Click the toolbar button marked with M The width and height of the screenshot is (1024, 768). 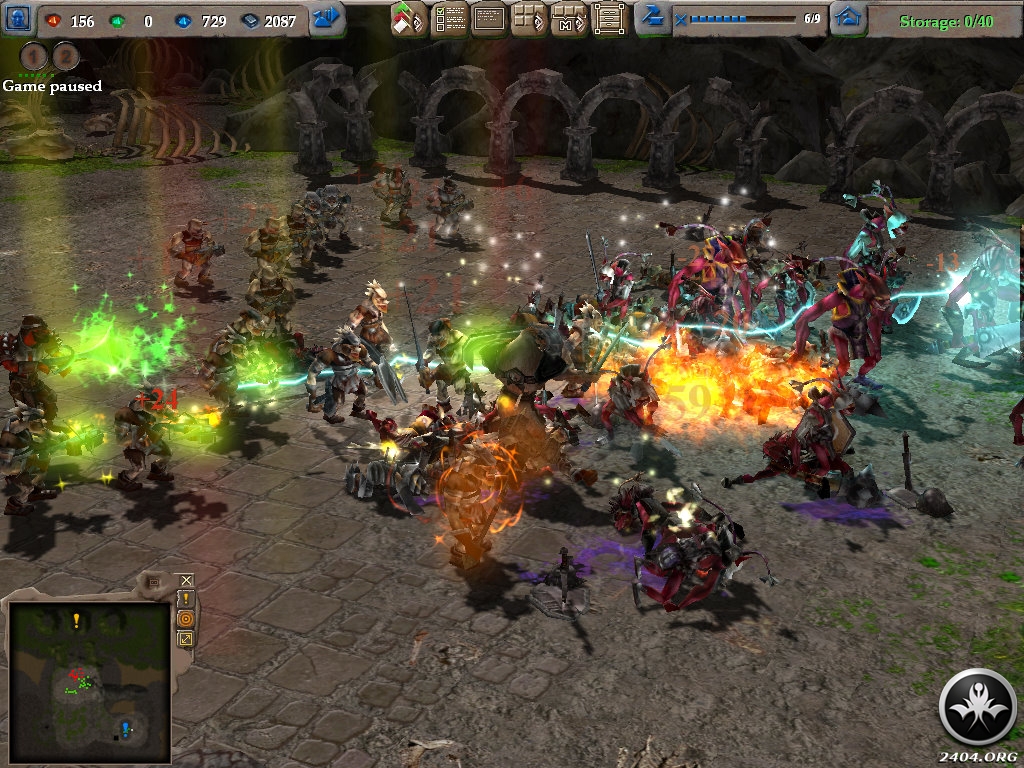click(569, 19)
